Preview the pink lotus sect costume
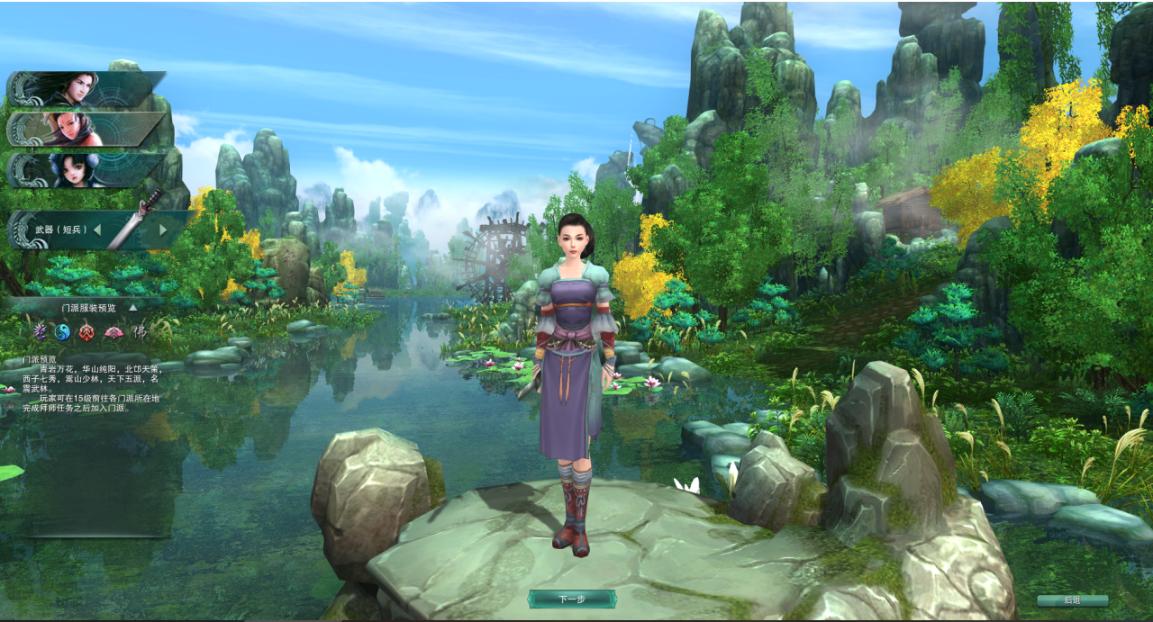Screen dimensions: 1153x622 113,331
